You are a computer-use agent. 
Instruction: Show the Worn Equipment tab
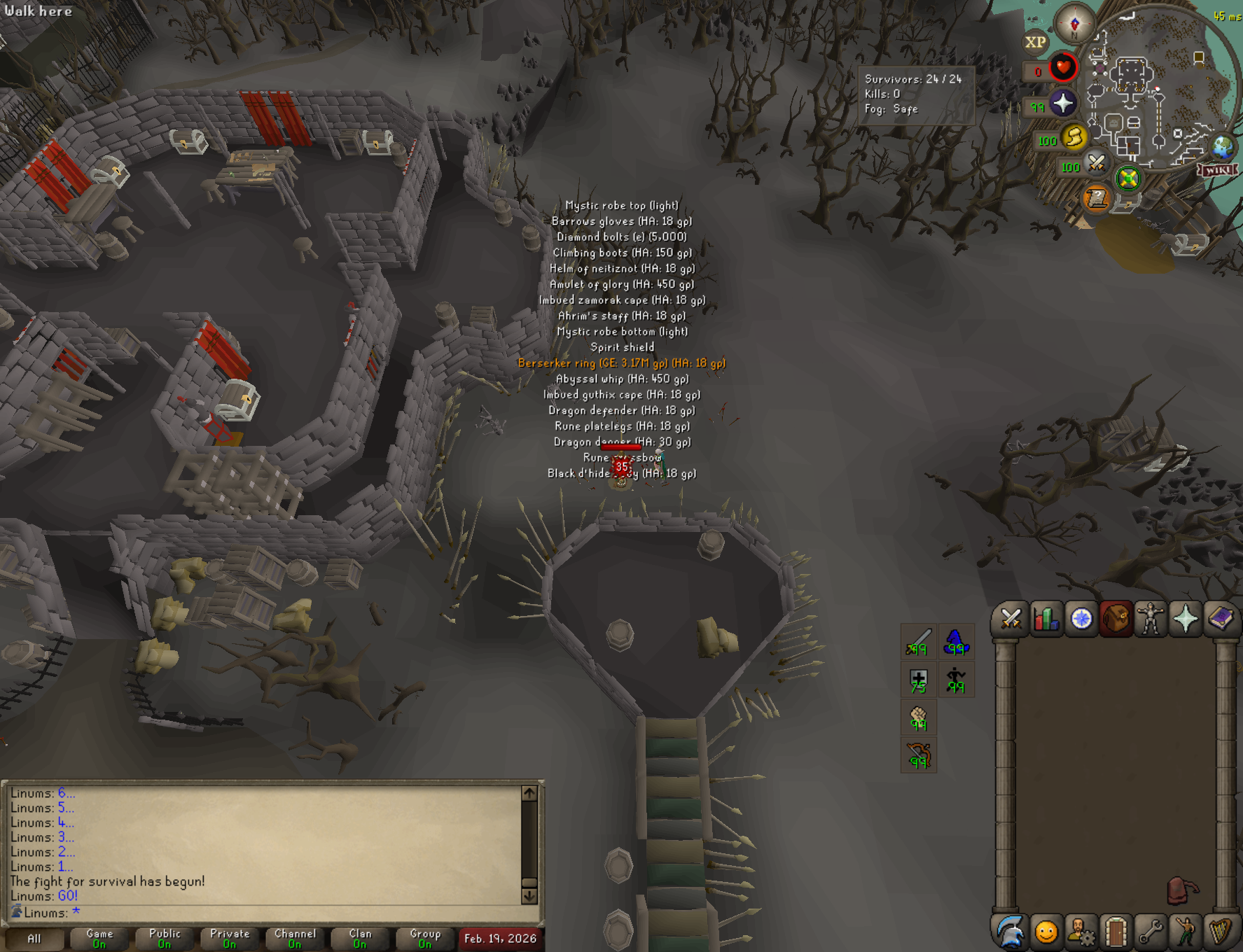[x=1150, y=619]
